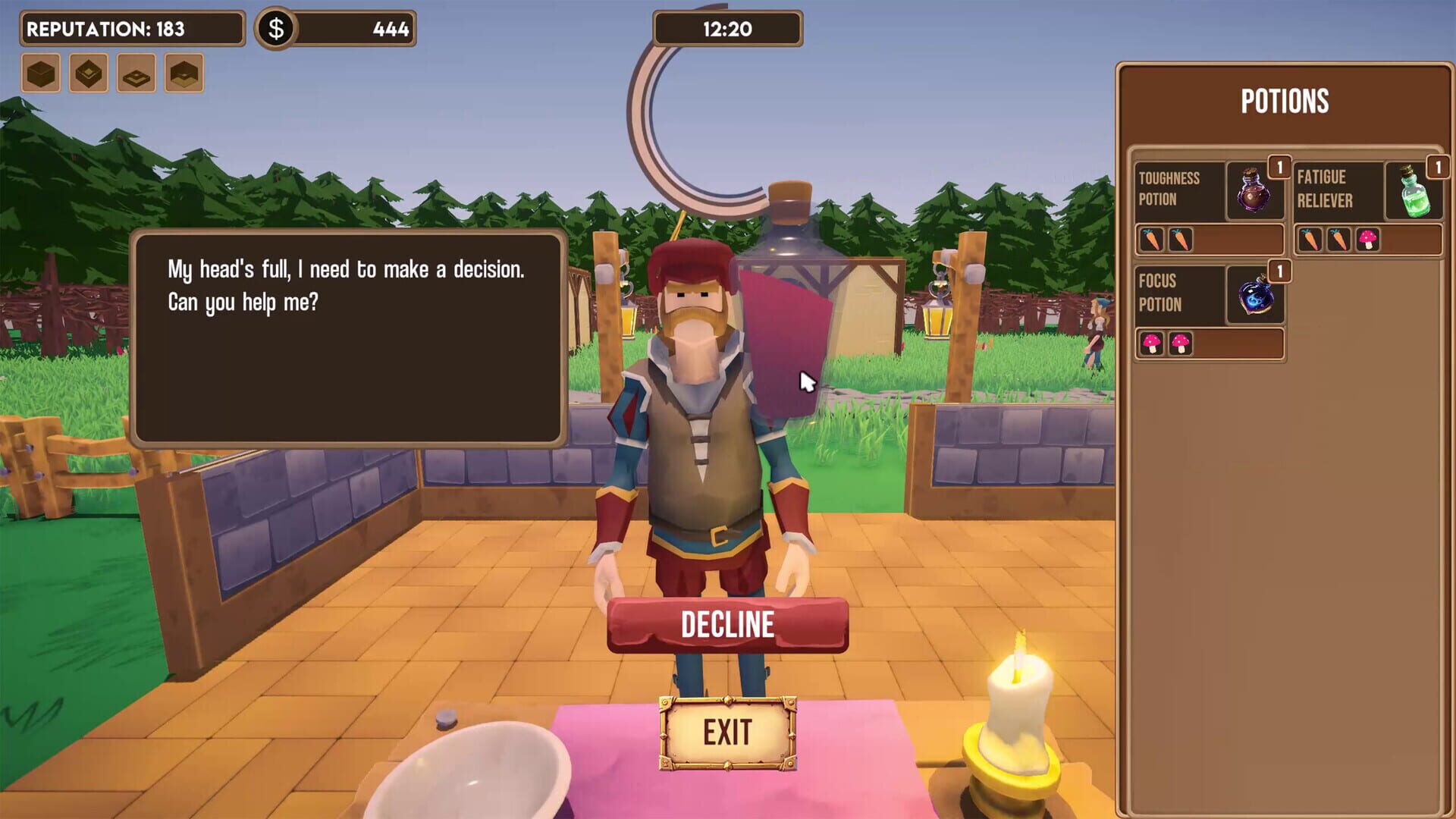Click the first mushroom under Focus Potion
Screen dimensions: 1456x819
(1153, 344)
